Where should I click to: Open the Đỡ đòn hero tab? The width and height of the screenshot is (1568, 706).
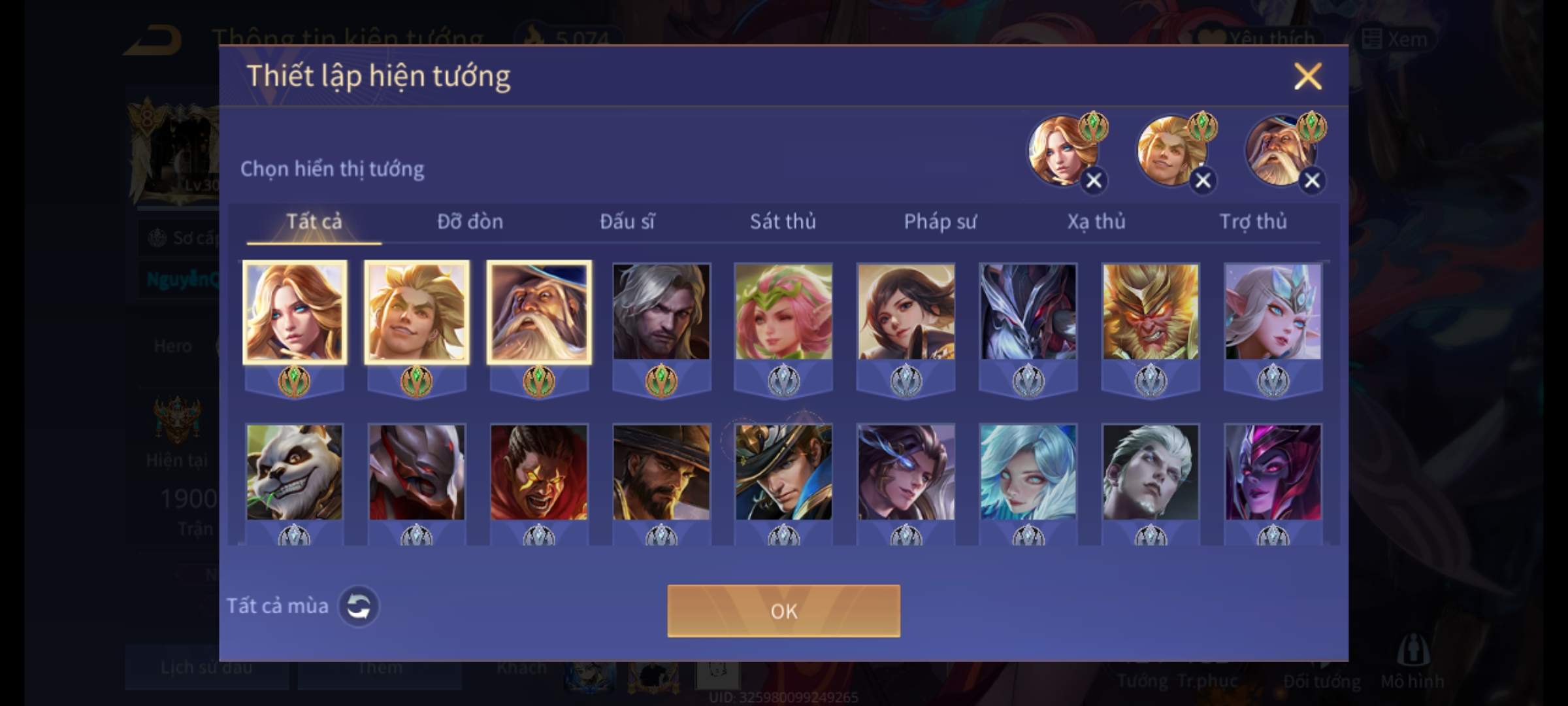point(470,222)
